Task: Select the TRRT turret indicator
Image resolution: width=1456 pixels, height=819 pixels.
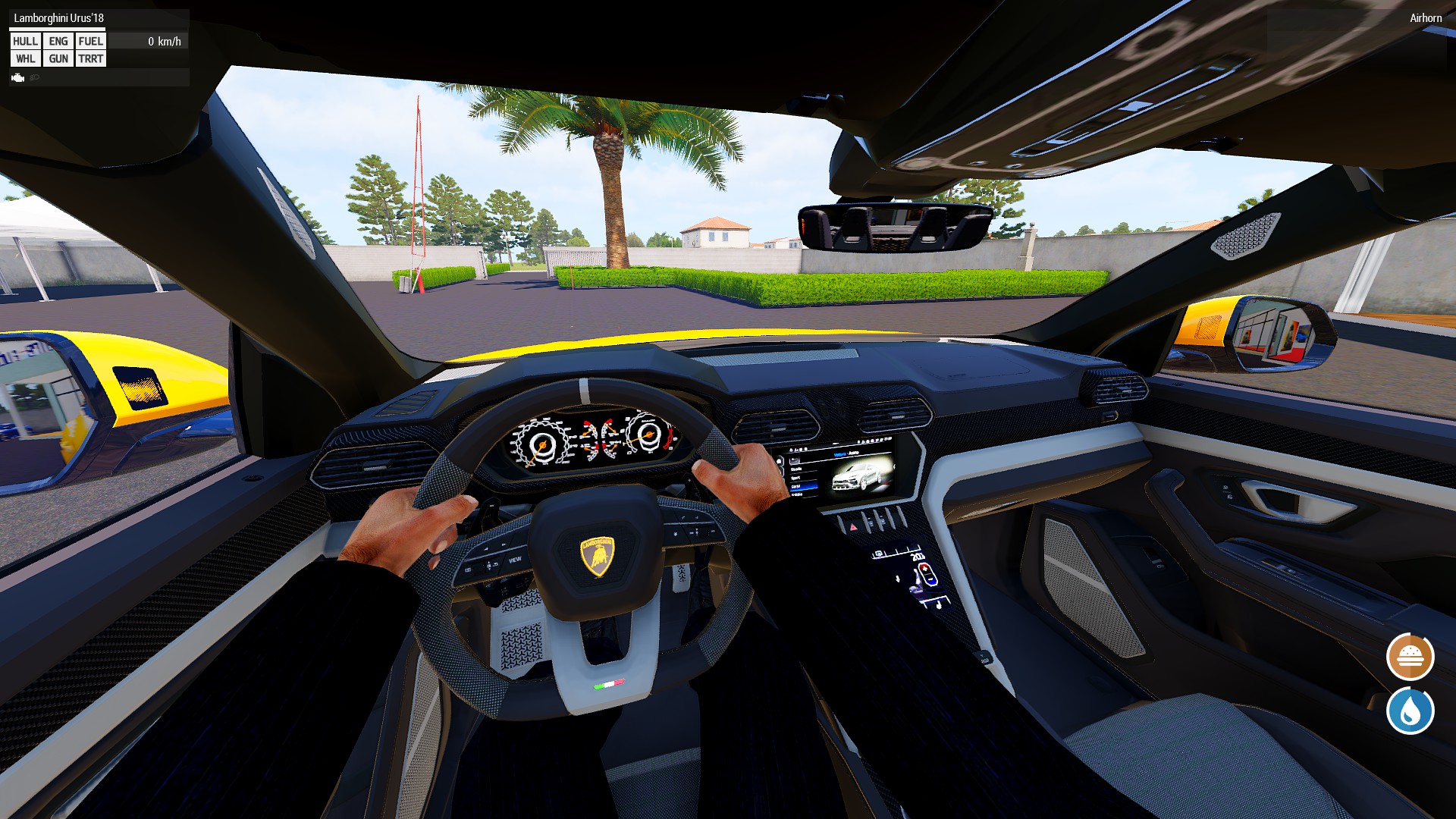Action: coord(90,58)
